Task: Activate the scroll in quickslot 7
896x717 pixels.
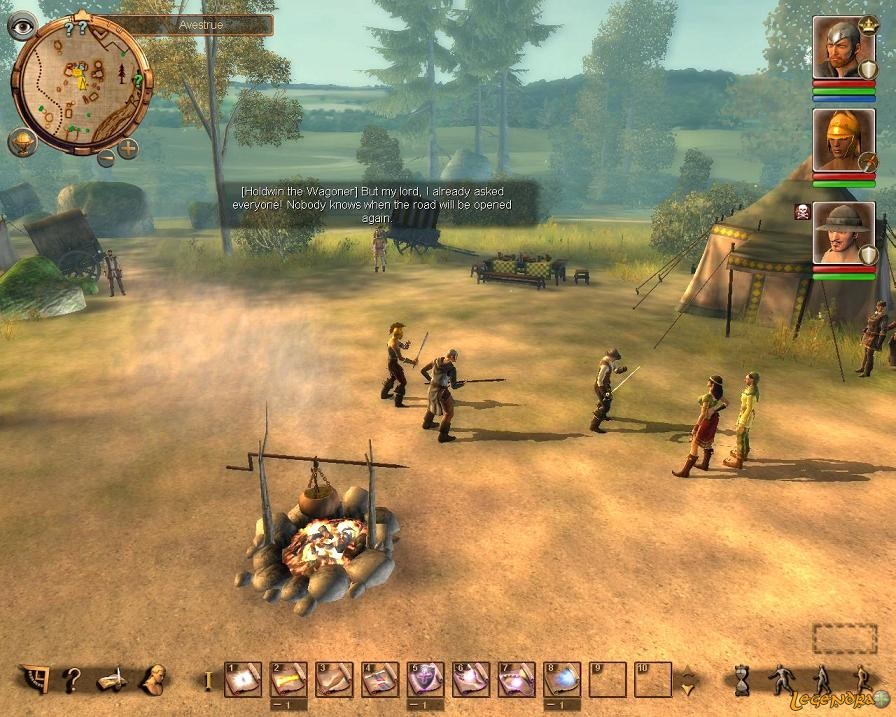Action: (516, 680)
